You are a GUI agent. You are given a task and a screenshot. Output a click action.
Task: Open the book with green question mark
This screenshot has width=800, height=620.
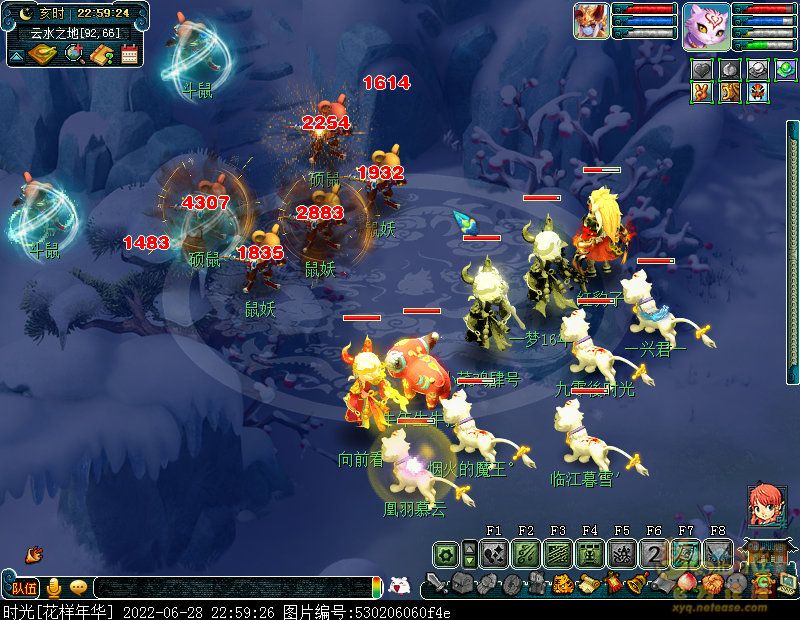(101, 54)
